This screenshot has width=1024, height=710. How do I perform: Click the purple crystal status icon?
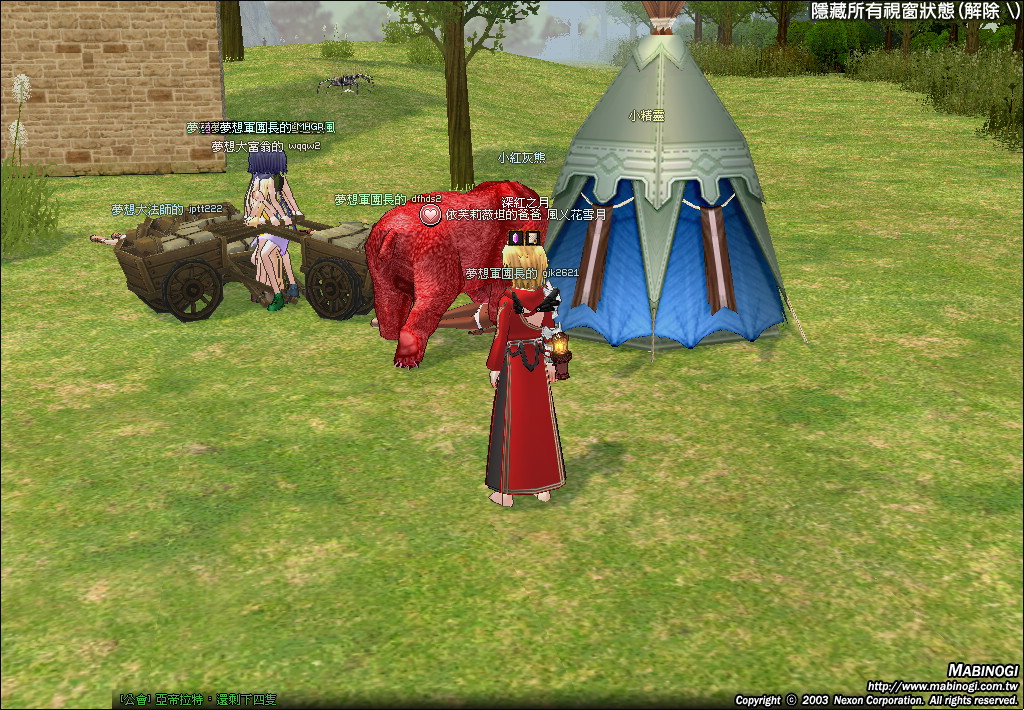click(x=517, y=238)
